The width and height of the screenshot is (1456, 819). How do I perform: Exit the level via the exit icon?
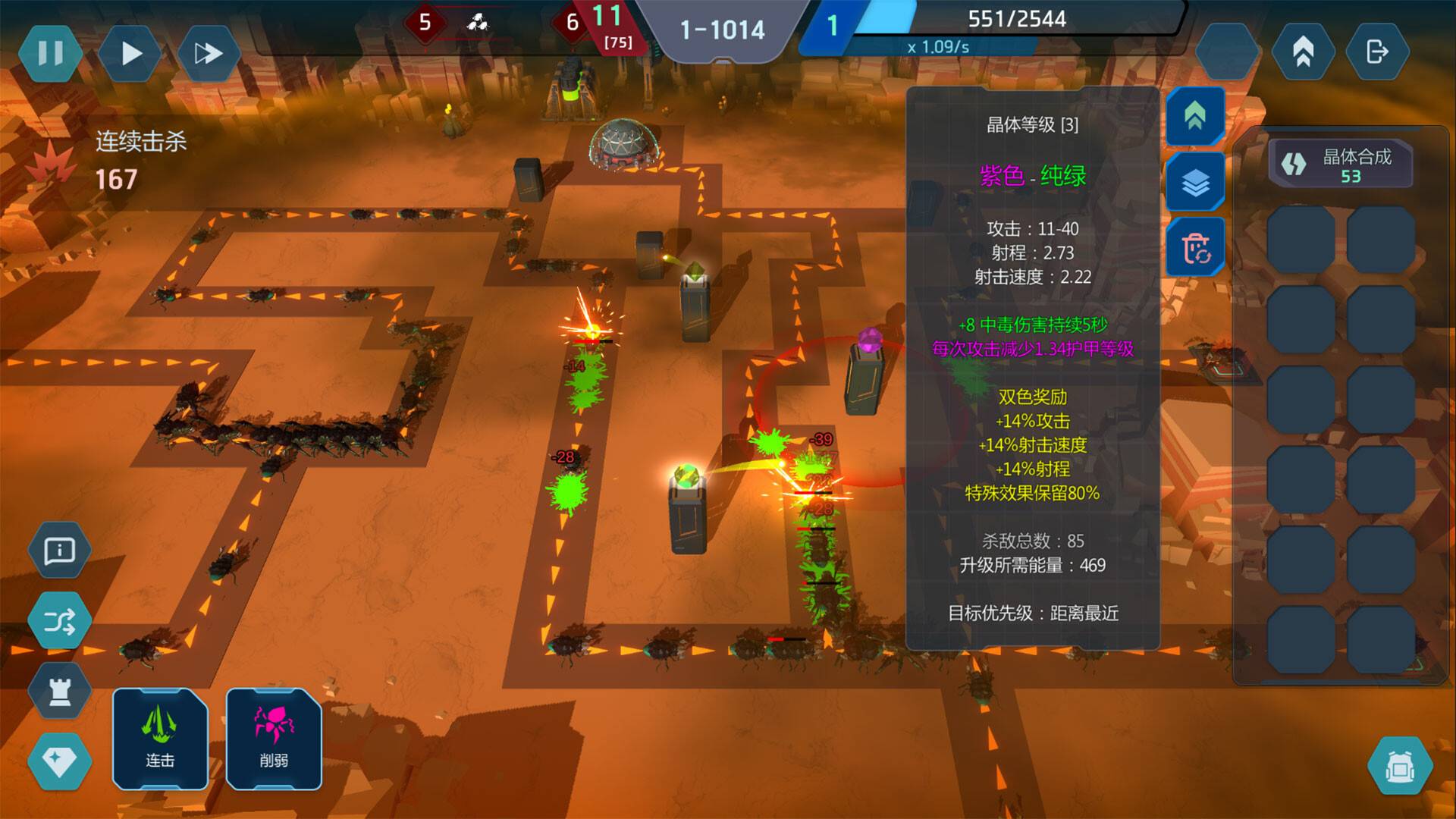(x=1377, y=52)
